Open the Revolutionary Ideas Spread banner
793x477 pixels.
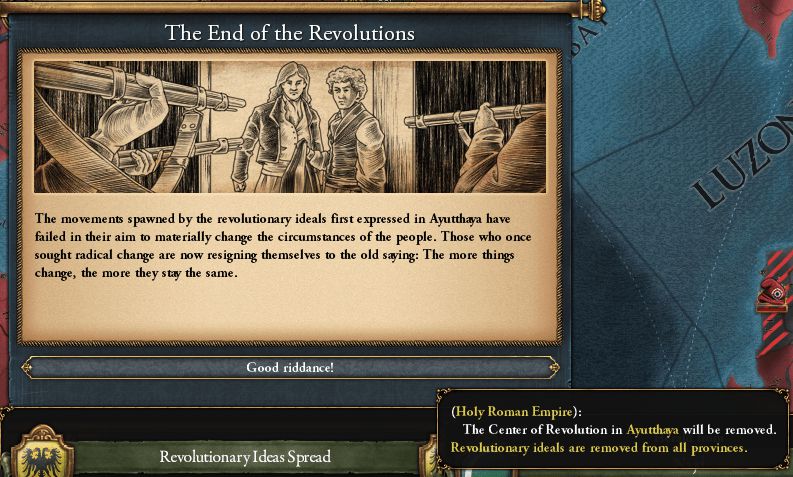pyautogui.click(x=245, y=457)
